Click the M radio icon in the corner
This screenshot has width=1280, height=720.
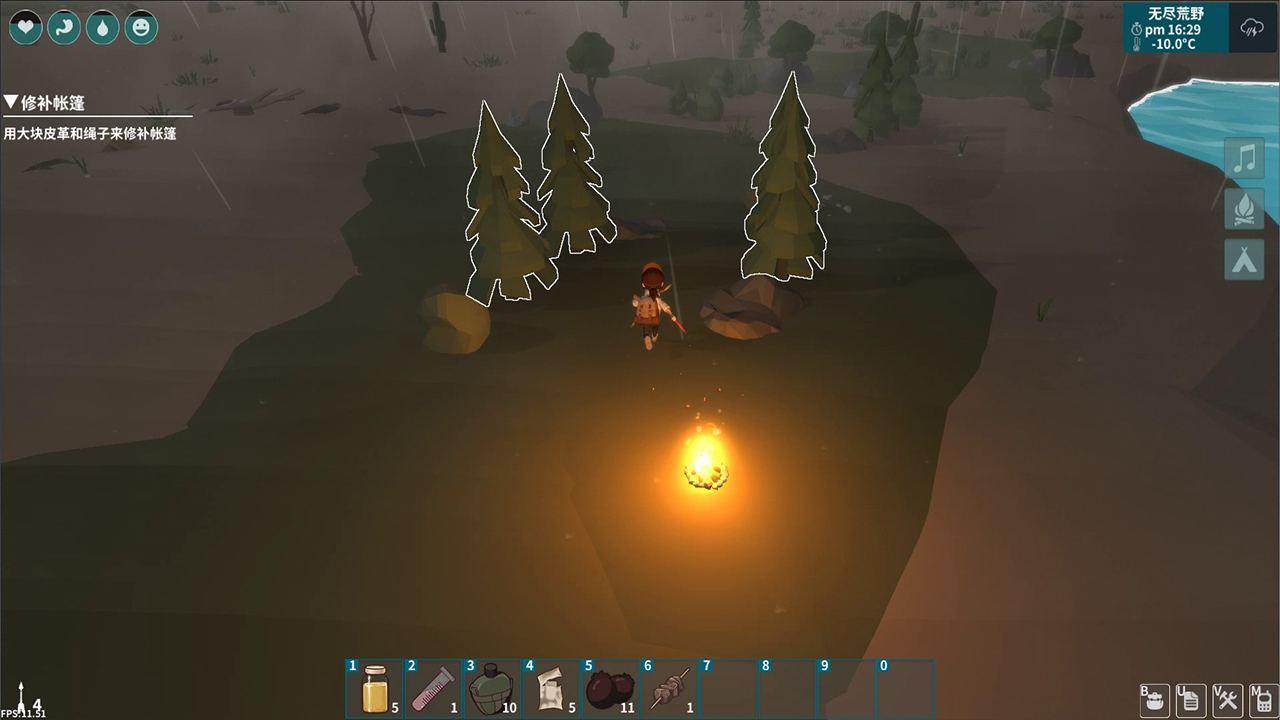[1262, 699]
